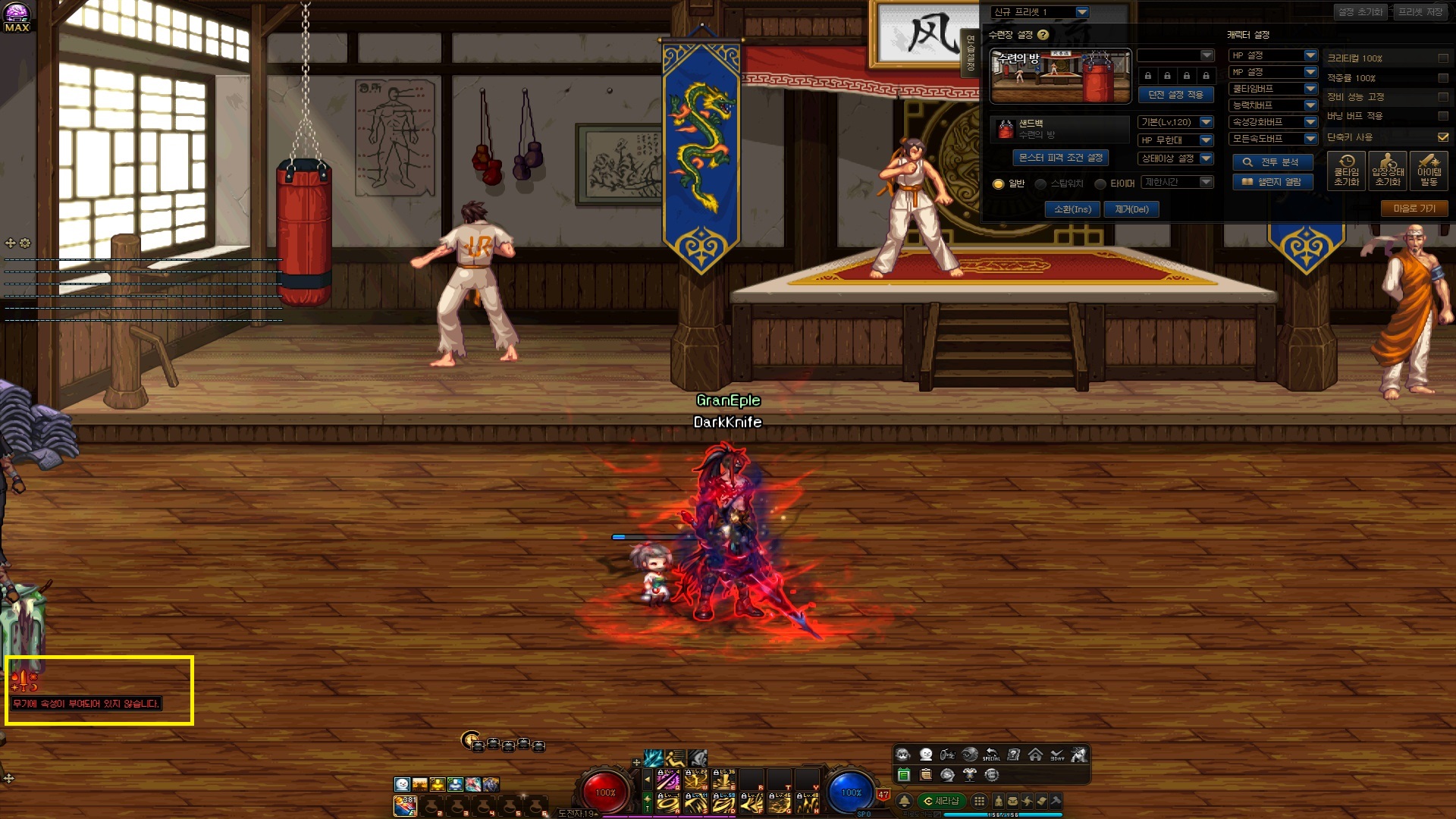Apply dungeon settings with 던전 설정 적용
This screenshot has width=1456, height=819.
(x=1175, y=95)
